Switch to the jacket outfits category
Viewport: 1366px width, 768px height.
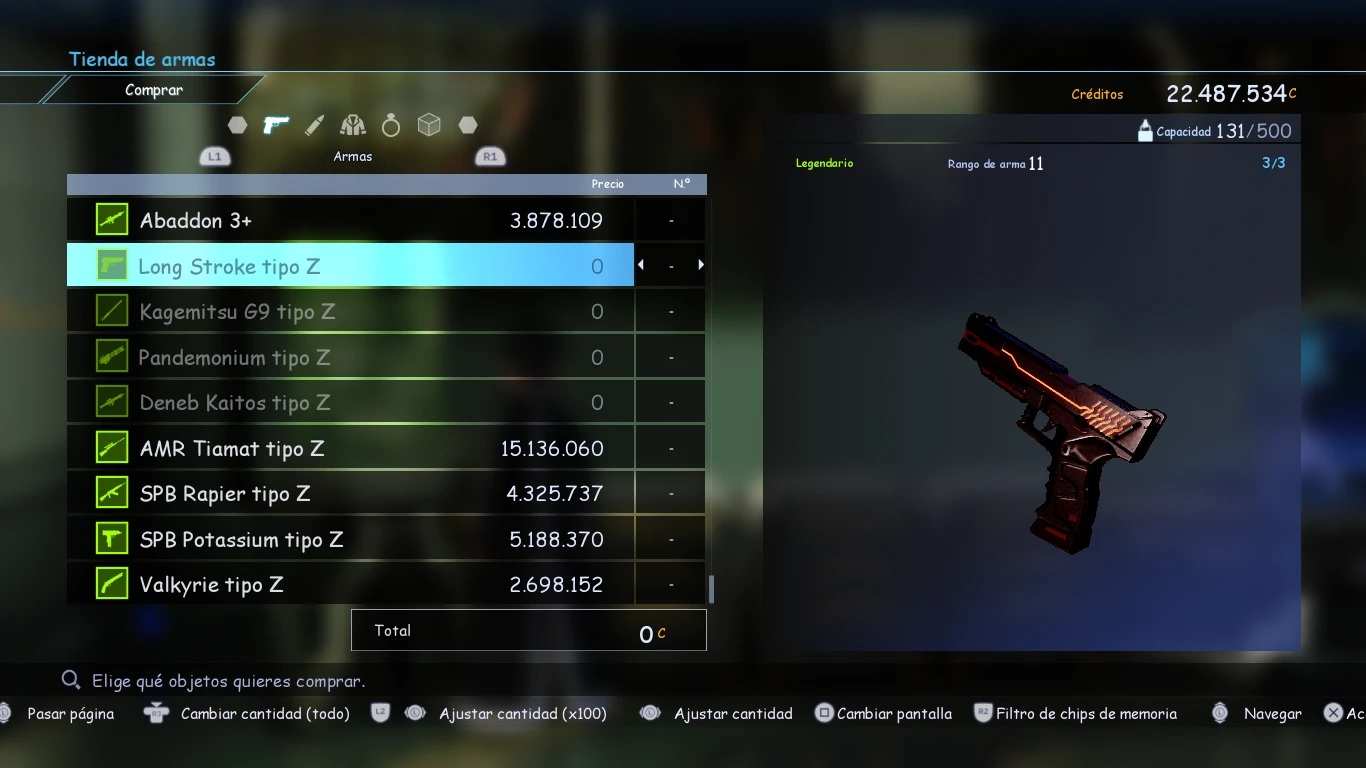pos(352,125)
